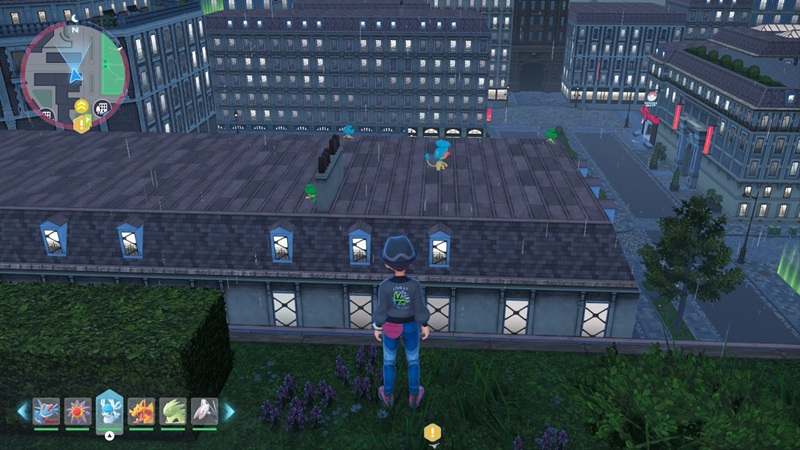Click the yellow exclamation objective indicator below the player
This screenshot has width=800, height=450.
432,432
